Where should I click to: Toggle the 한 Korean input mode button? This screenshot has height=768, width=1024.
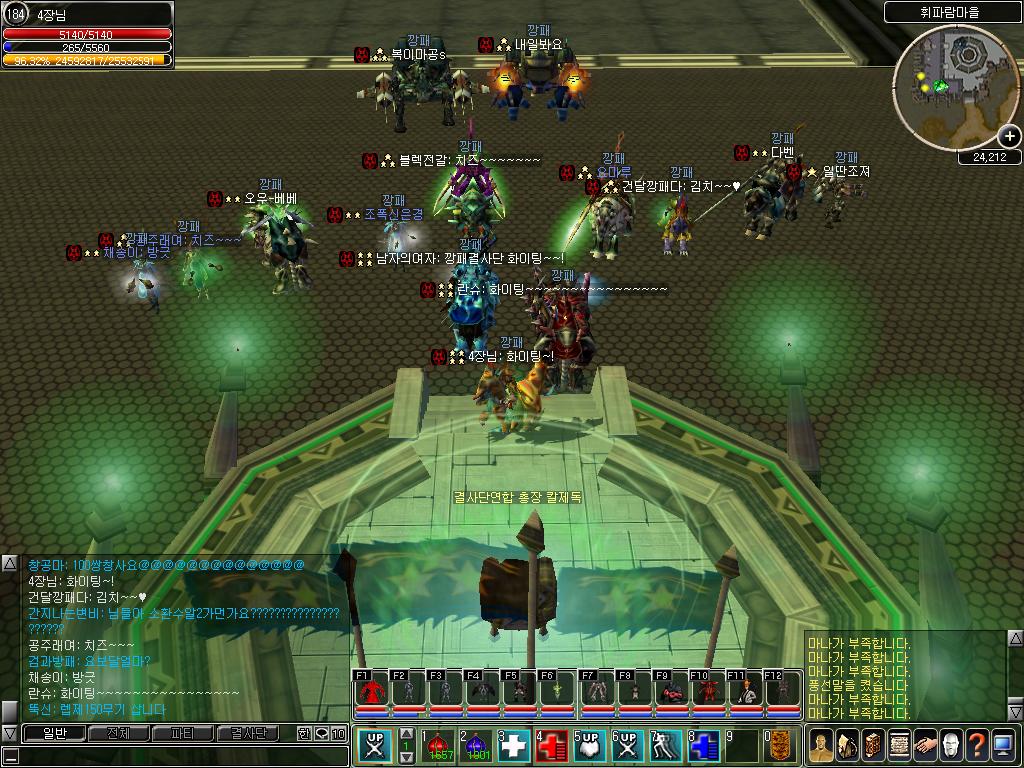[x=304, y=733]
